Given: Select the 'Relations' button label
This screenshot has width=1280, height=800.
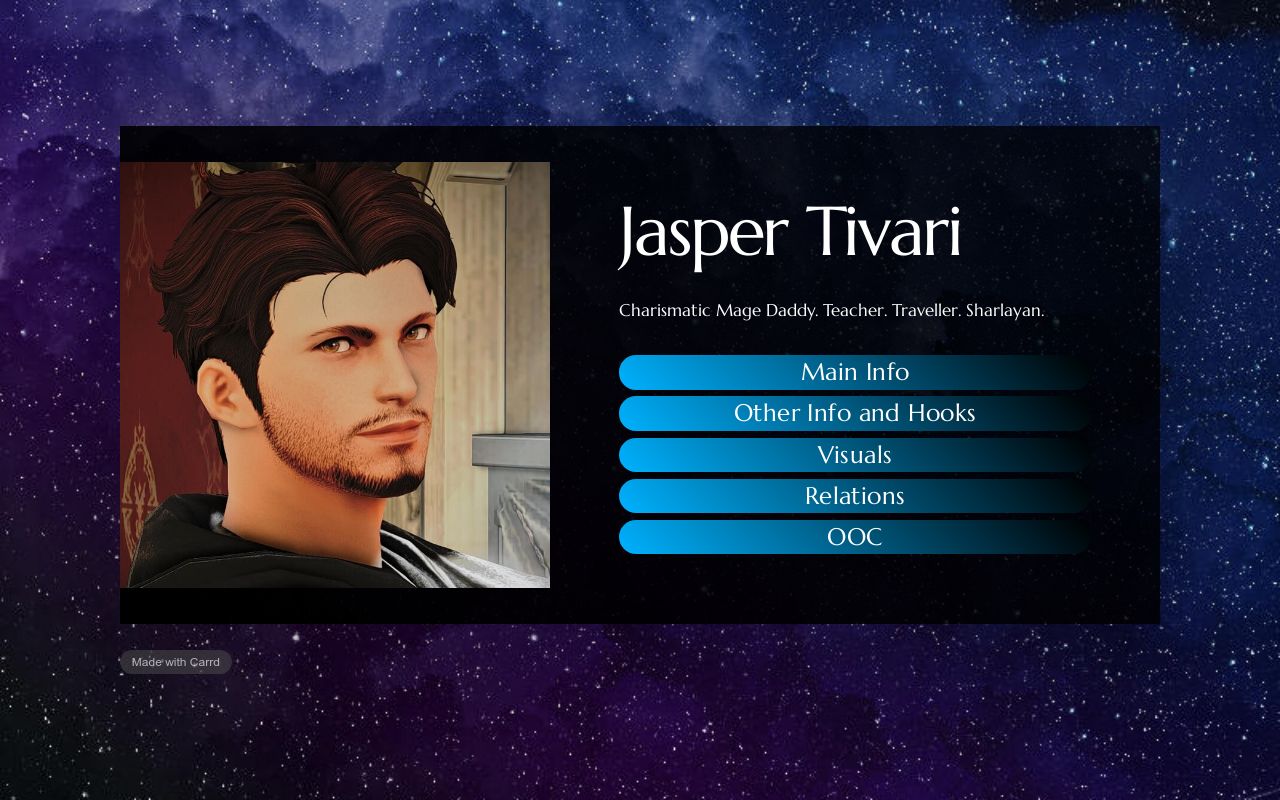Looking at the screenshot, I should pyautogui.click(x=855, y=495).
